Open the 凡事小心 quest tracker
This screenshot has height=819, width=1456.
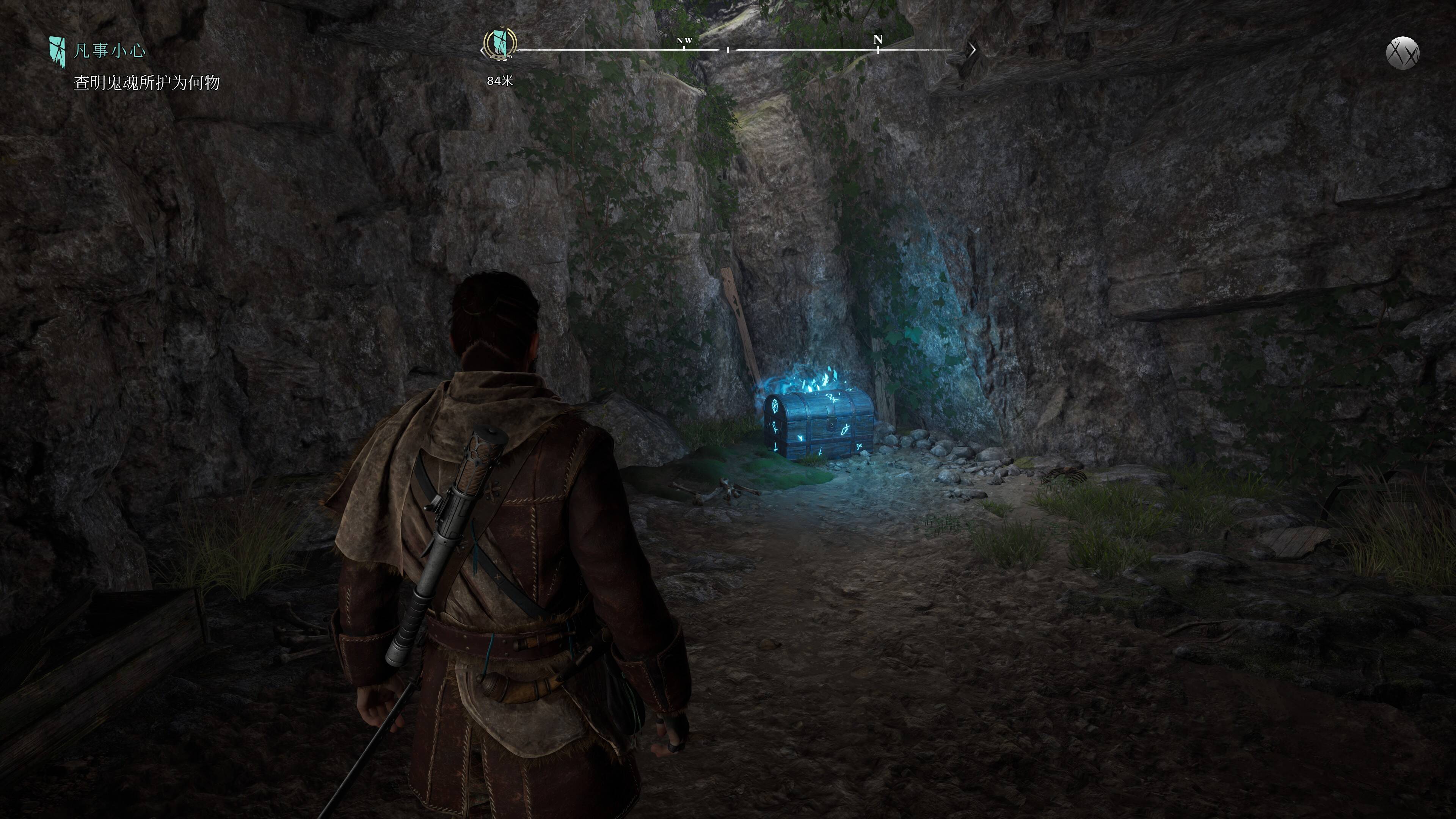pos(109,51)
